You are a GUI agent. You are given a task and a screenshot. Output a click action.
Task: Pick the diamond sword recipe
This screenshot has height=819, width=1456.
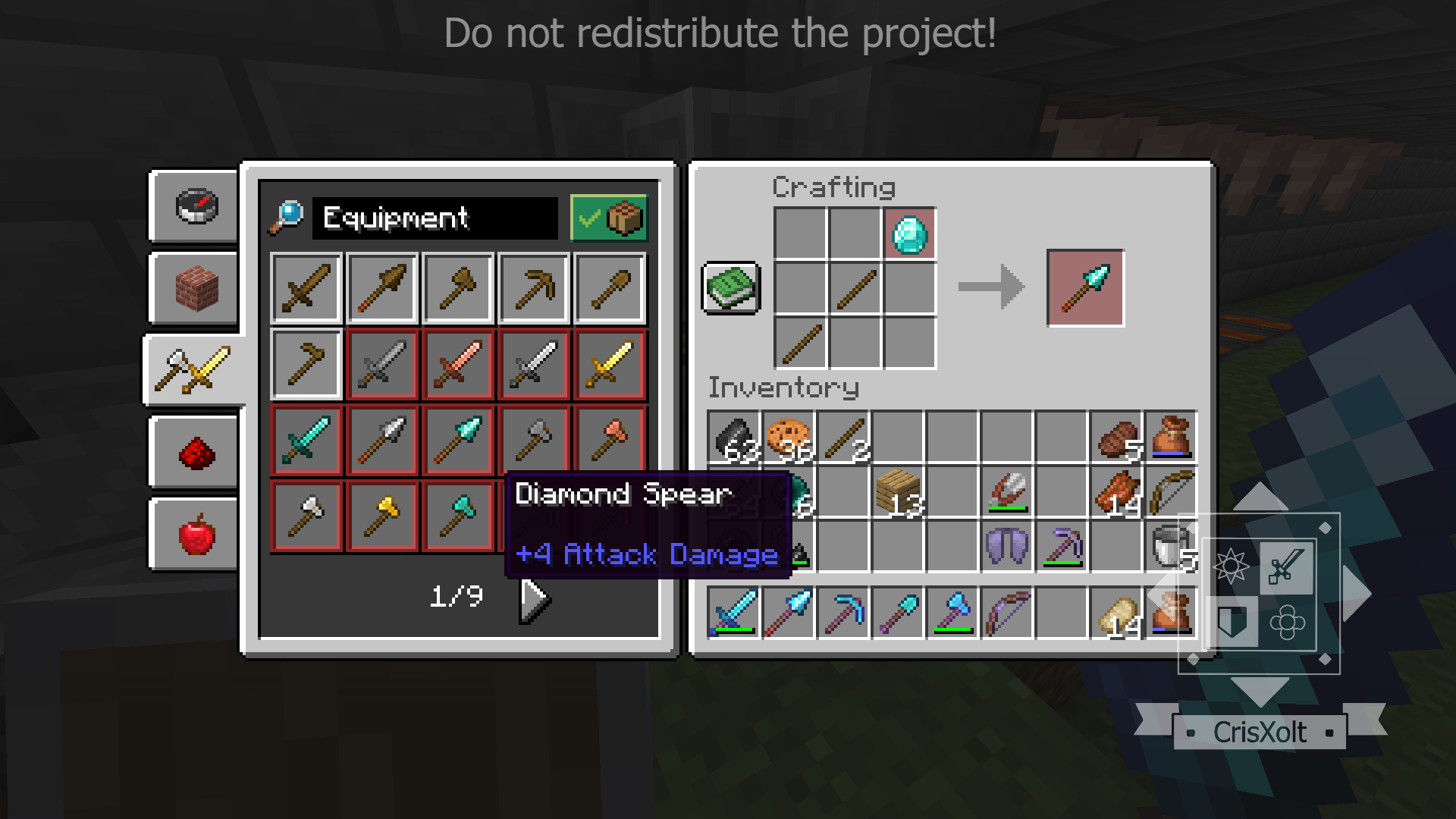(306, 441)
